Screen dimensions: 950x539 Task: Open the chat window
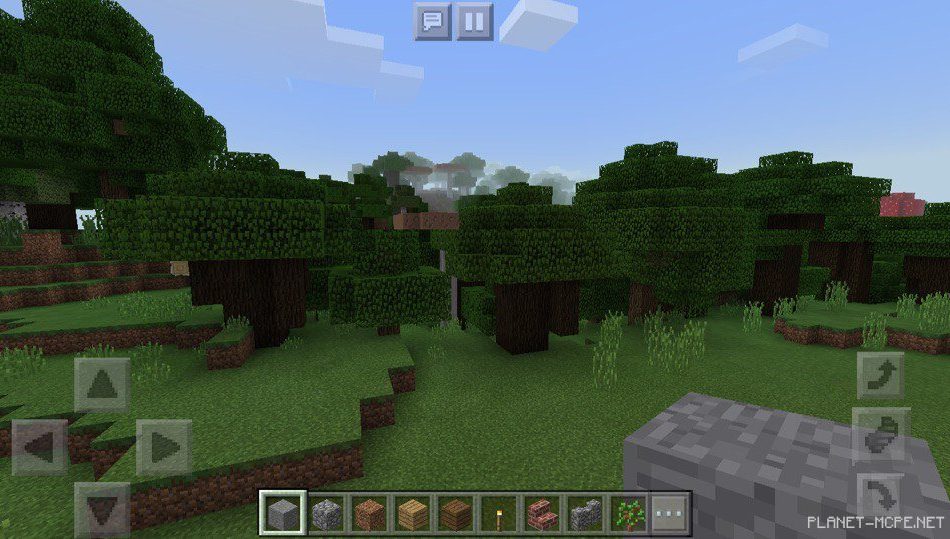click(x=433, y=21)
